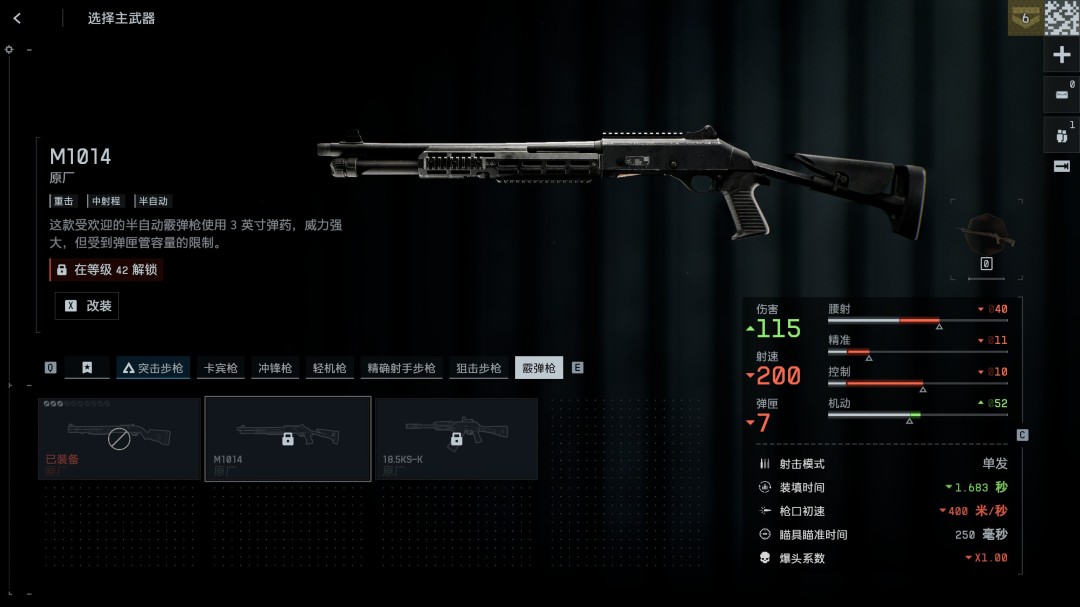Open the squad members icon
Viewport: 1080px width, 607px height.
point(1062,134)
